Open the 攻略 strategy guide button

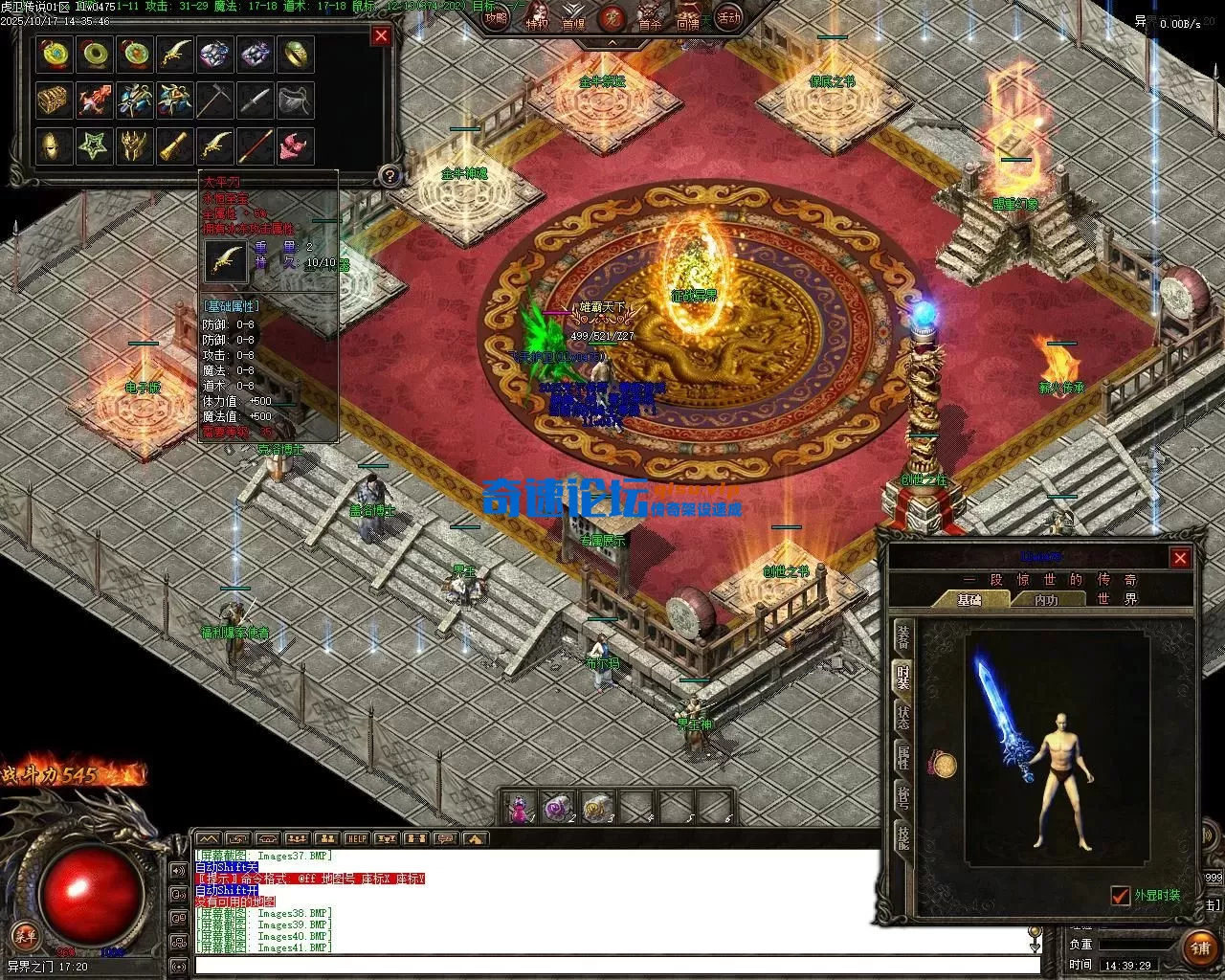point(496,17)
